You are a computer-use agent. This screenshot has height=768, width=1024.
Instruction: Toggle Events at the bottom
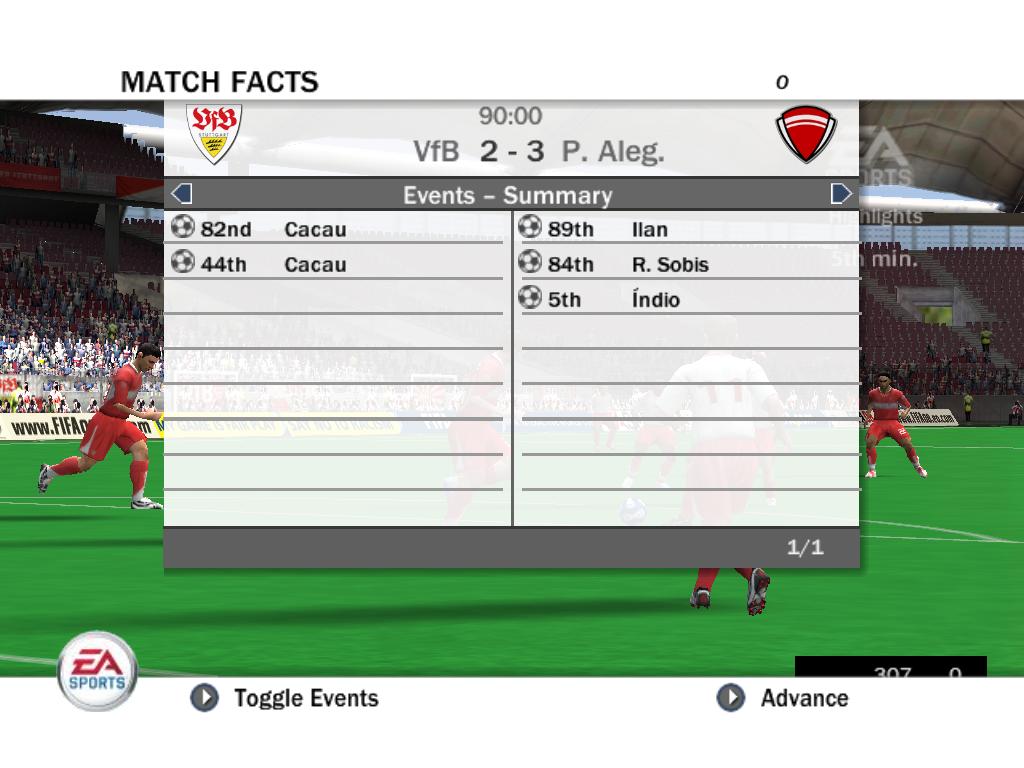pyautogui.click(x=286, y=698)
